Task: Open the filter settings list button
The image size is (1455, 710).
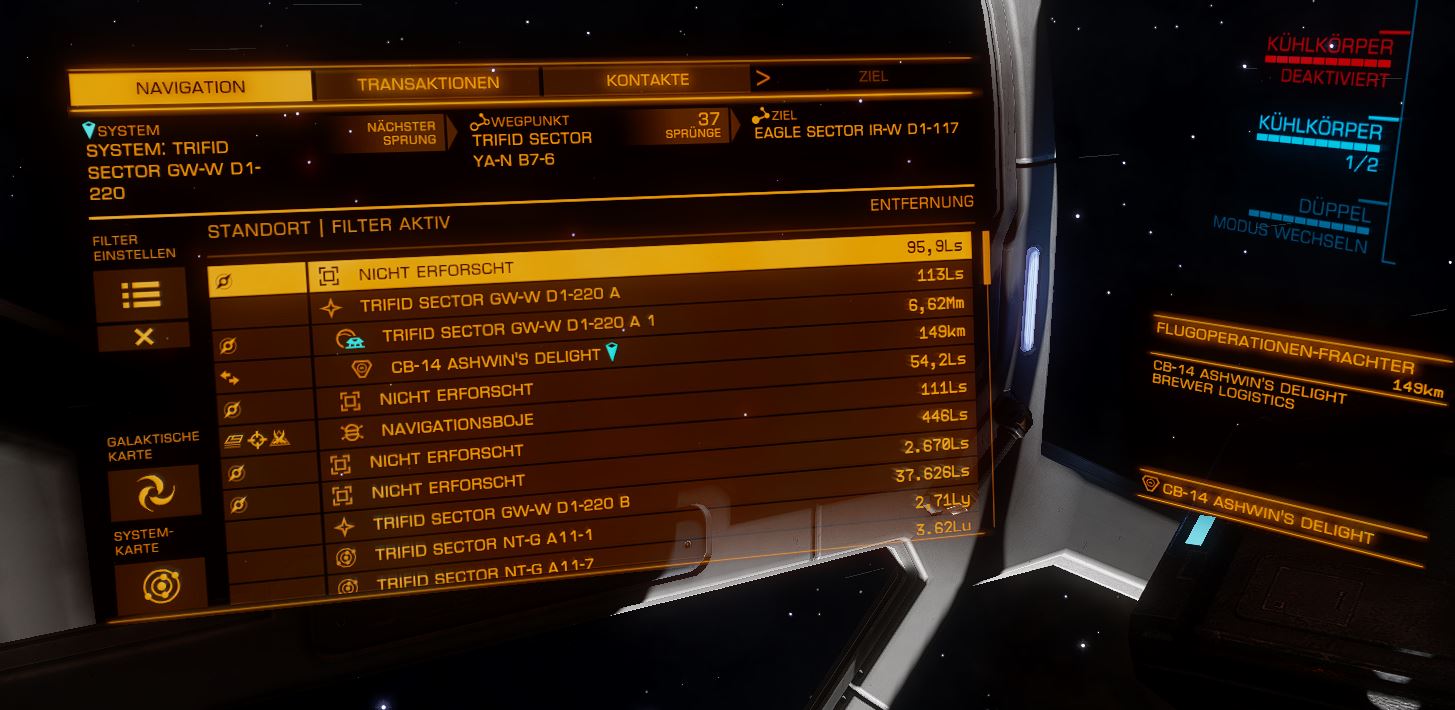Action: [141, 295]
